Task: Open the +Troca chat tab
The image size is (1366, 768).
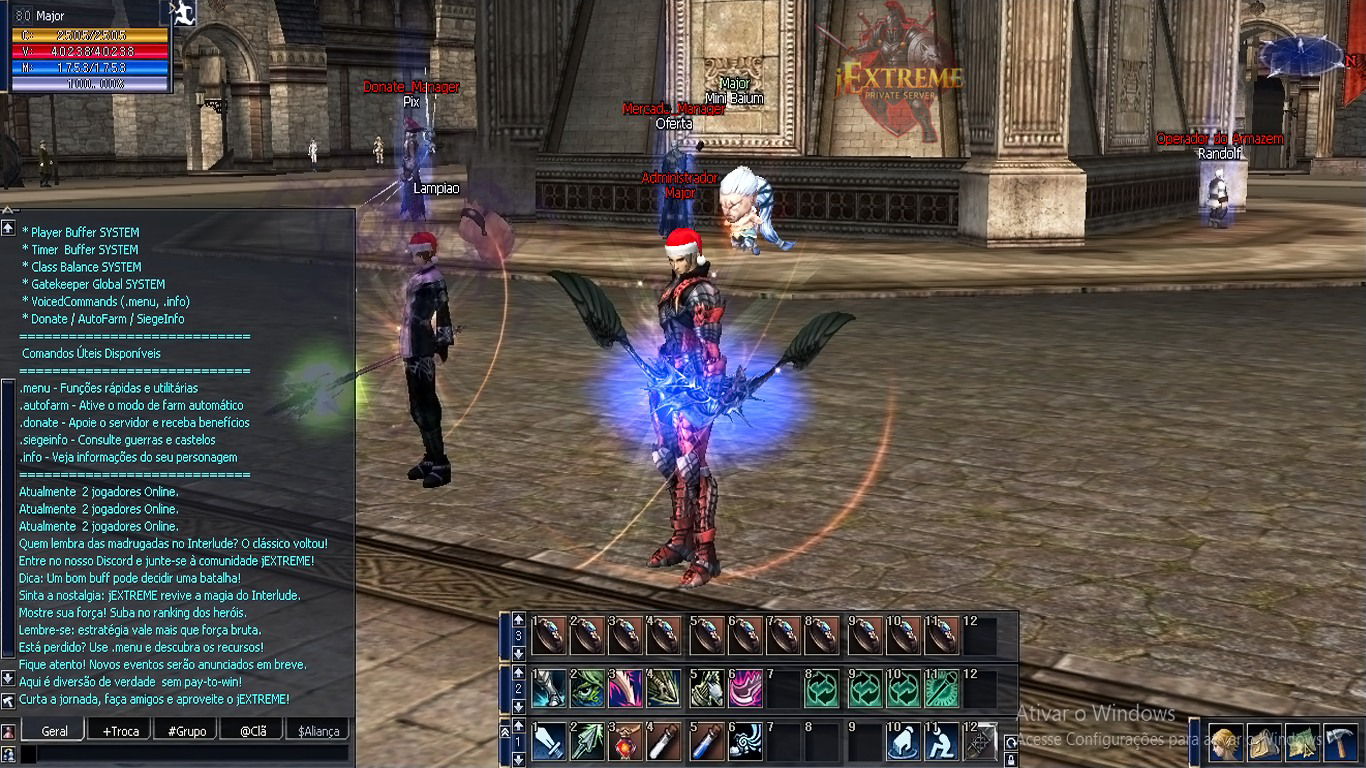Action: point(120,731)
